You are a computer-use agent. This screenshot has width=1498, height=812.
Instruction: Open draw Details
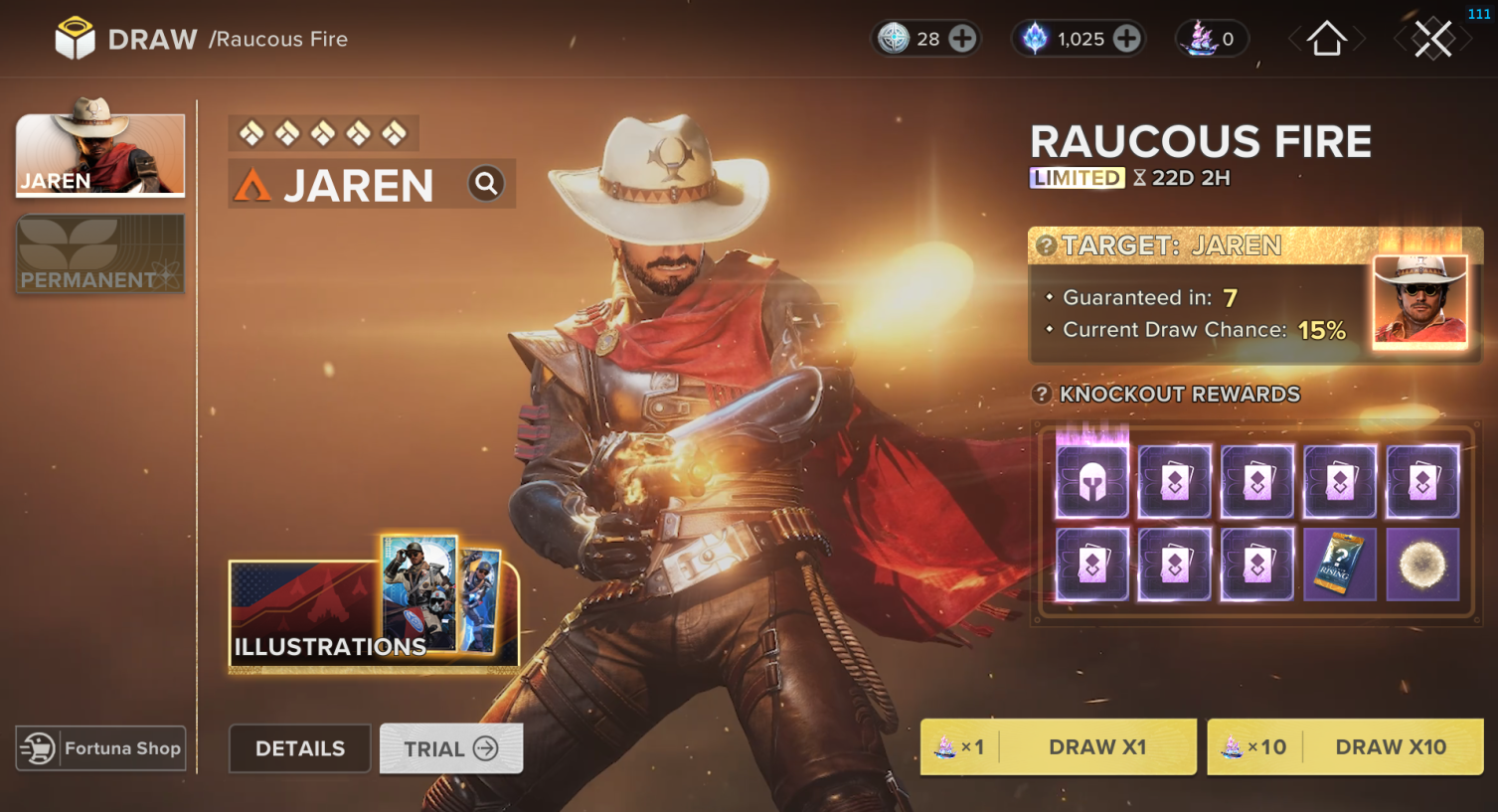coord(299,748)
